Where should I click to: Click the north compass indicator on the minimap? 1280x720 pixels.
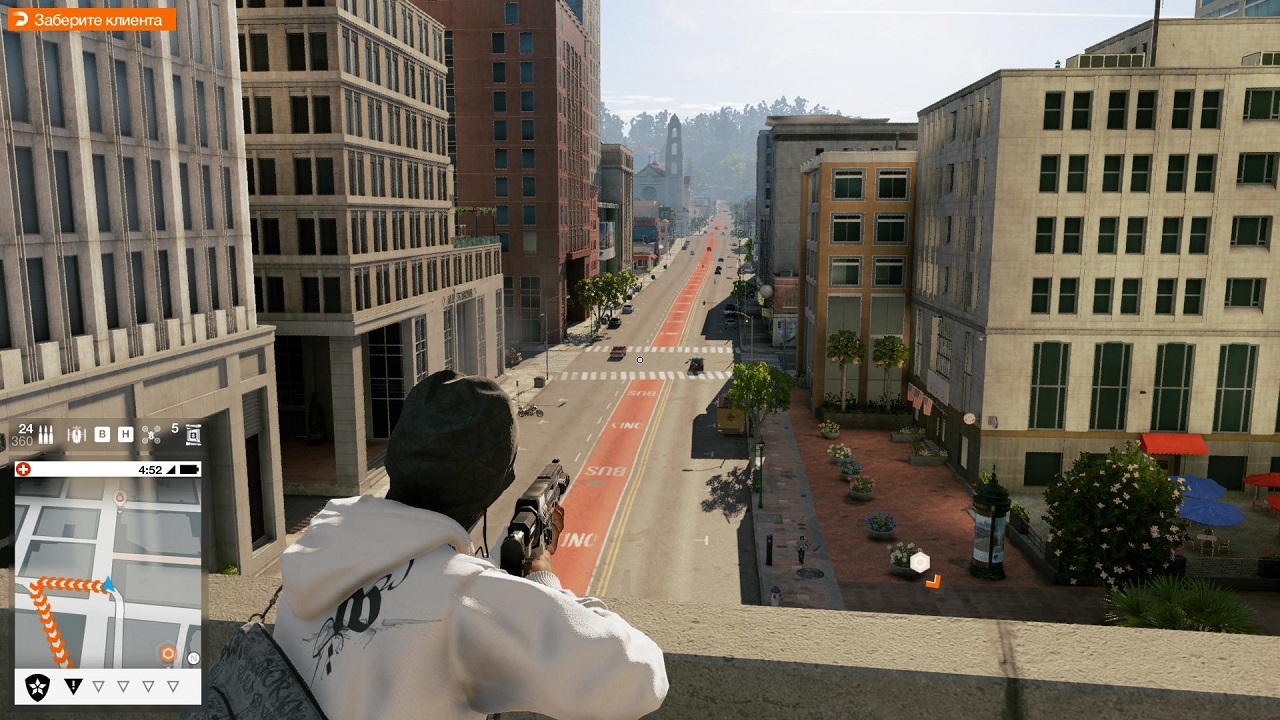(193, 658)
